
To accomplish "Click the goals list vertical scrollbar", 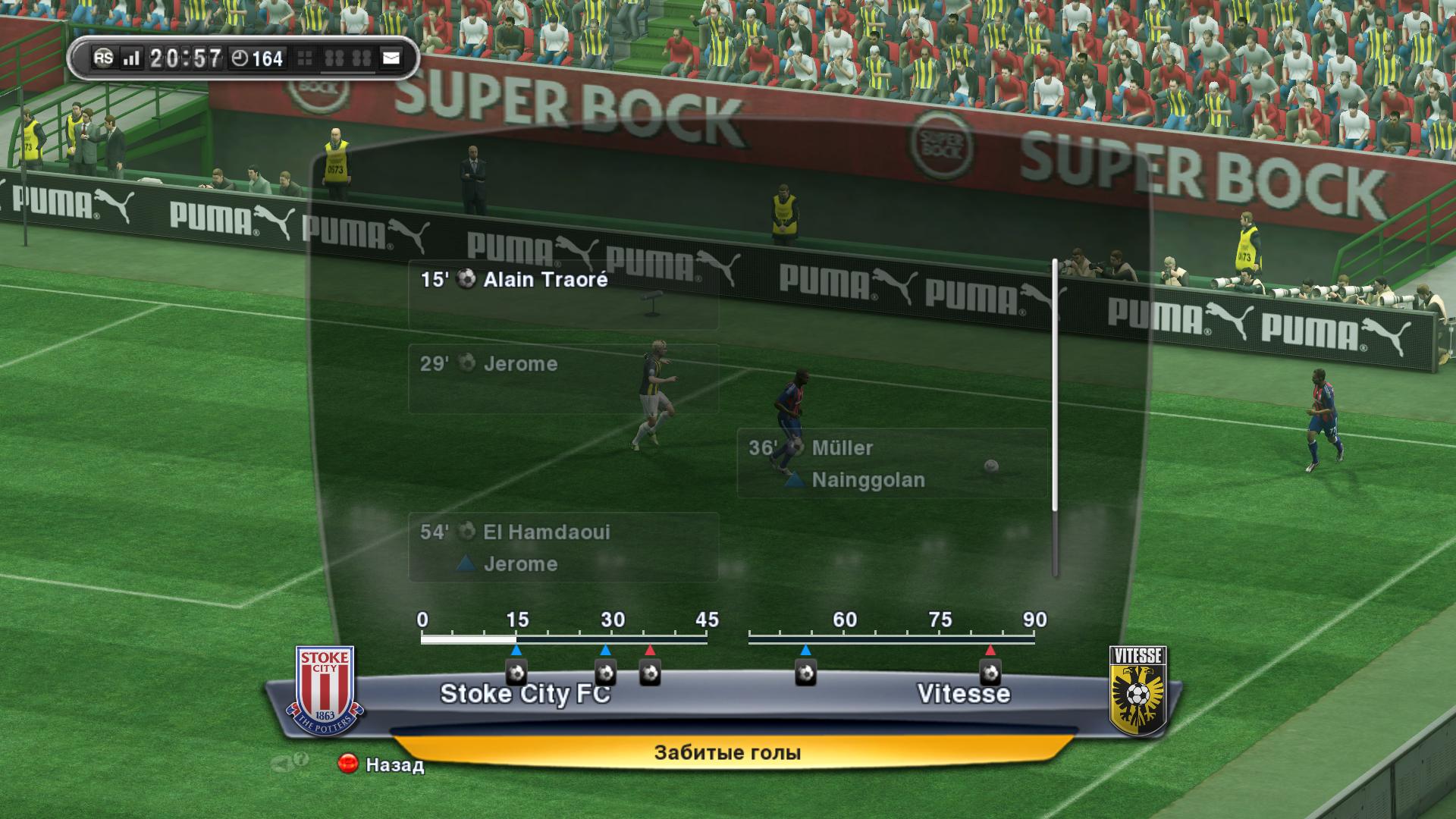I will [1054, 417].
